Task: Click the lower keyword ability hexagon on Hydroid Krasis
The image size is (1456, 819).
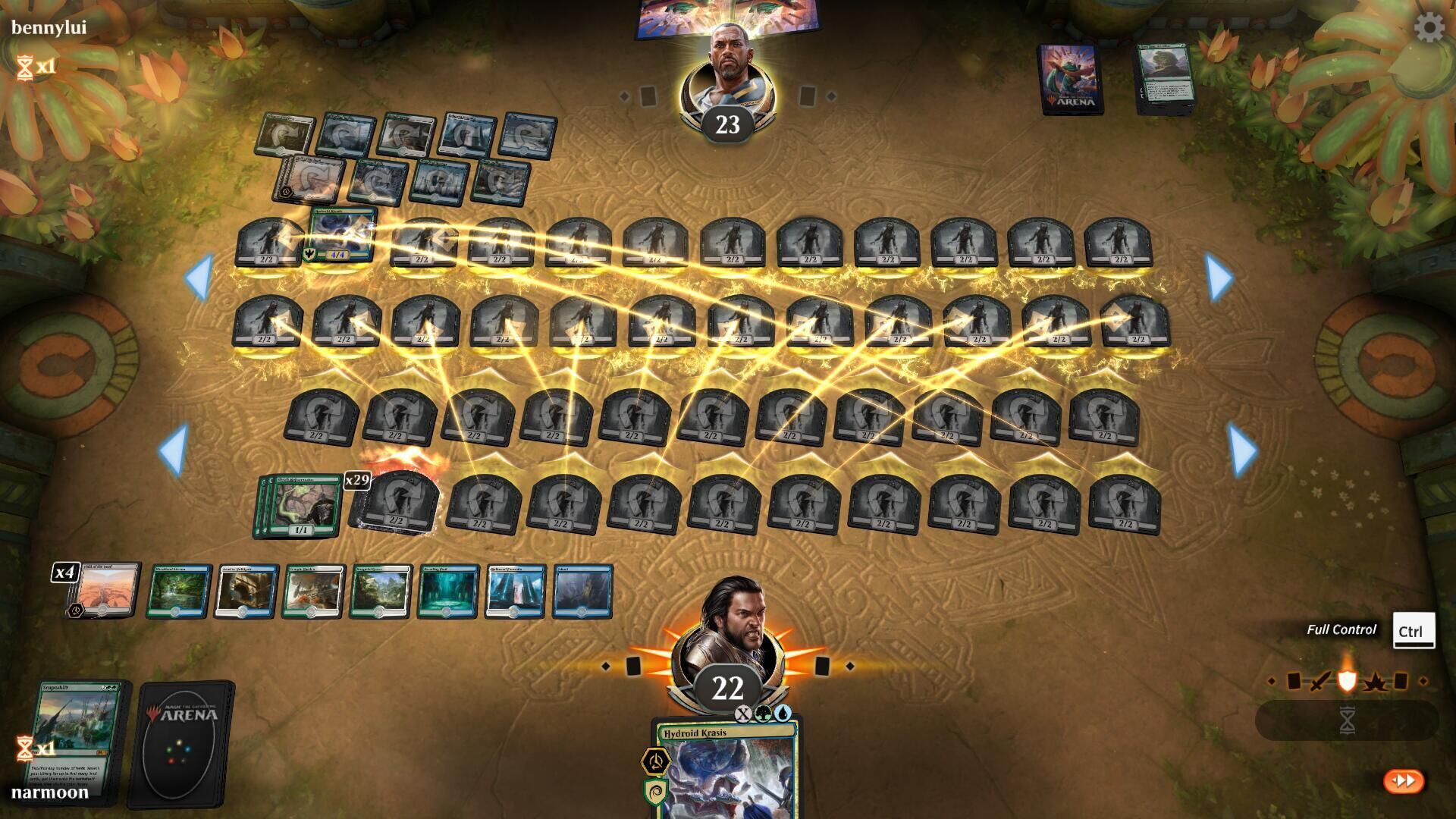Action: pos(654,791)
